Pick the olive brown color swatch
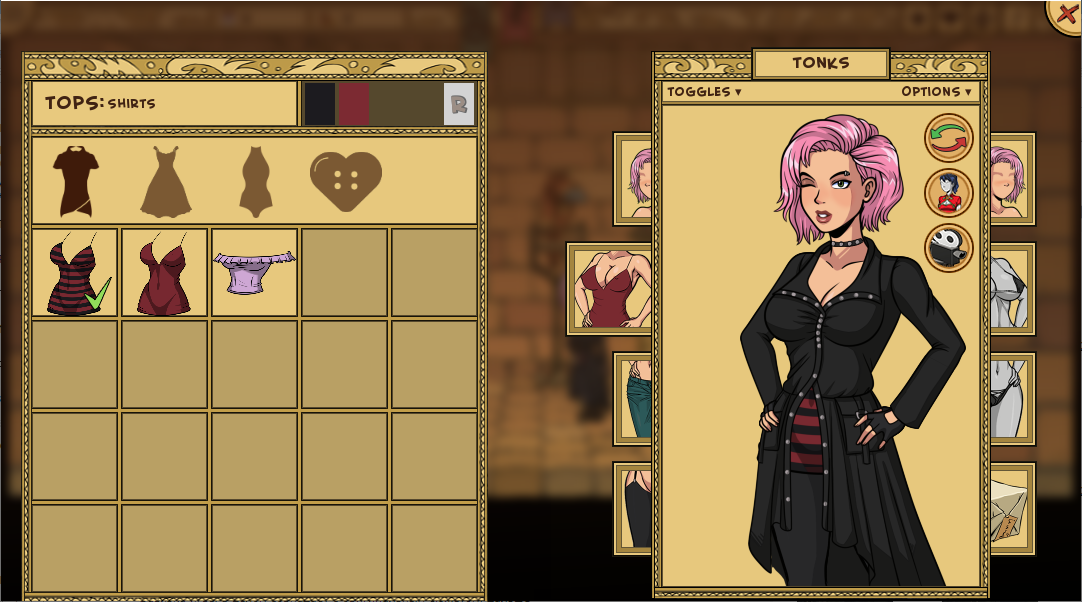The height and width of the screenshot is (602, 1082). (x=406, y=104)
